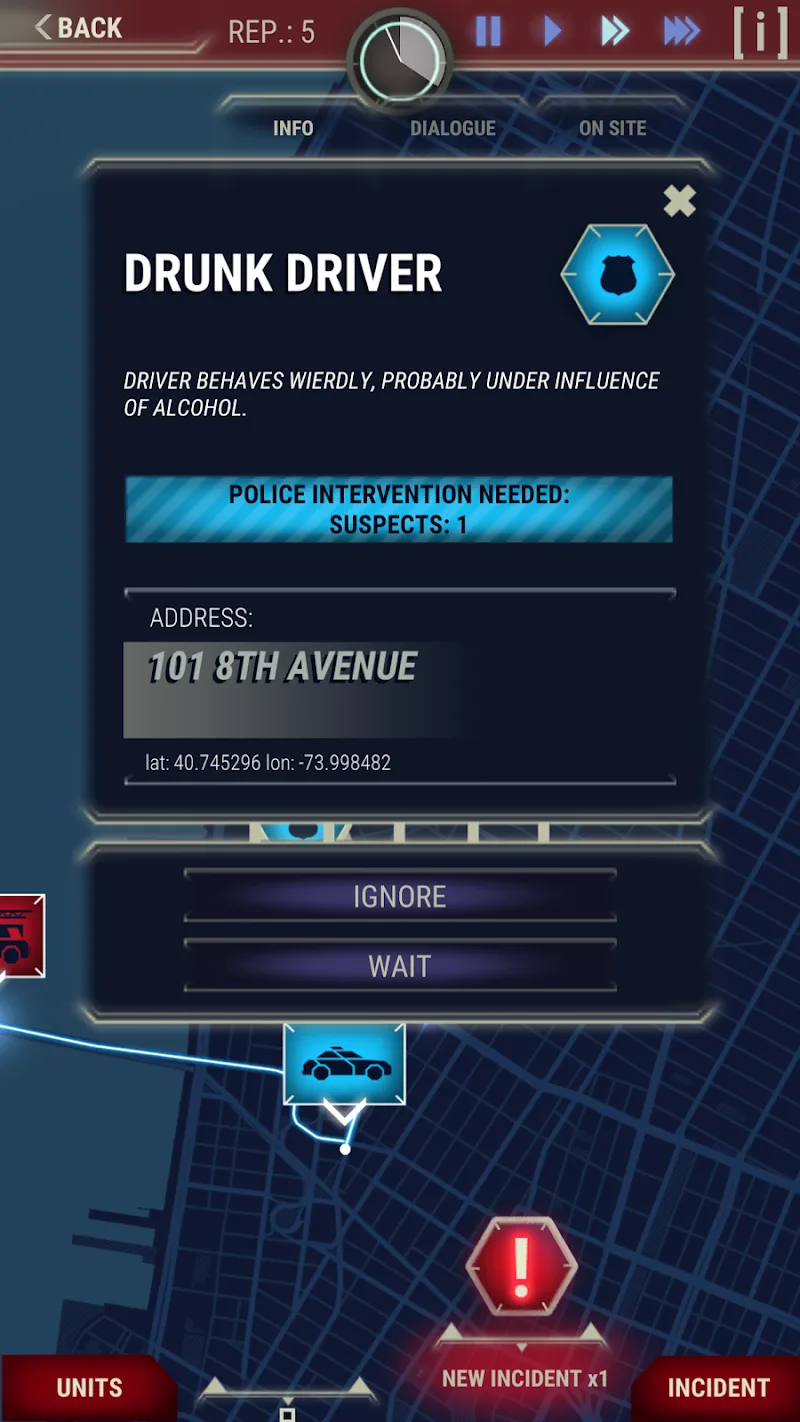Switch to triple fast-forward speed

[681, 32]
